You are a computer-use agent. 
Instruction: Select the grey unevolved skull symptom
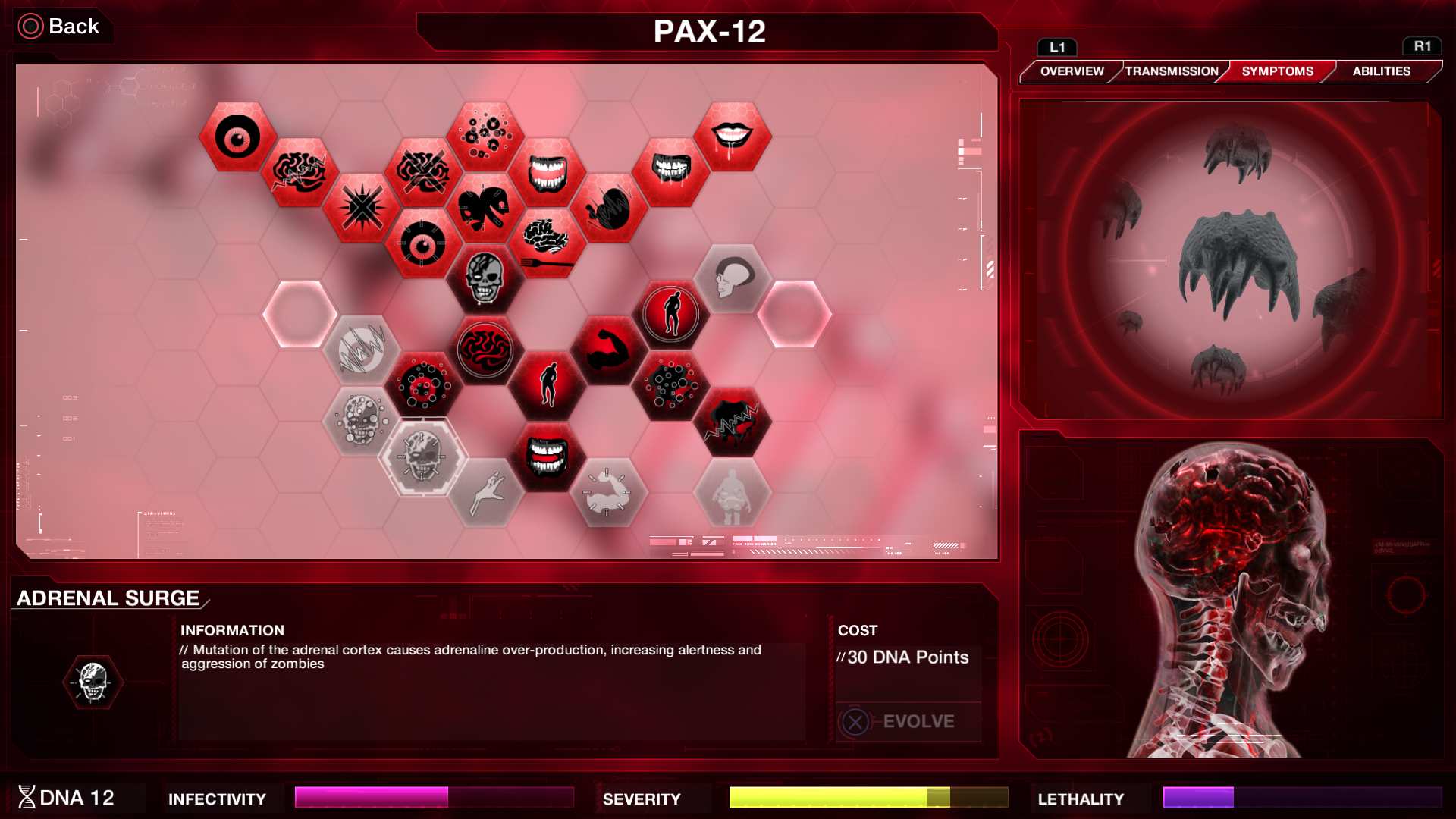click(x=423, y=455)
